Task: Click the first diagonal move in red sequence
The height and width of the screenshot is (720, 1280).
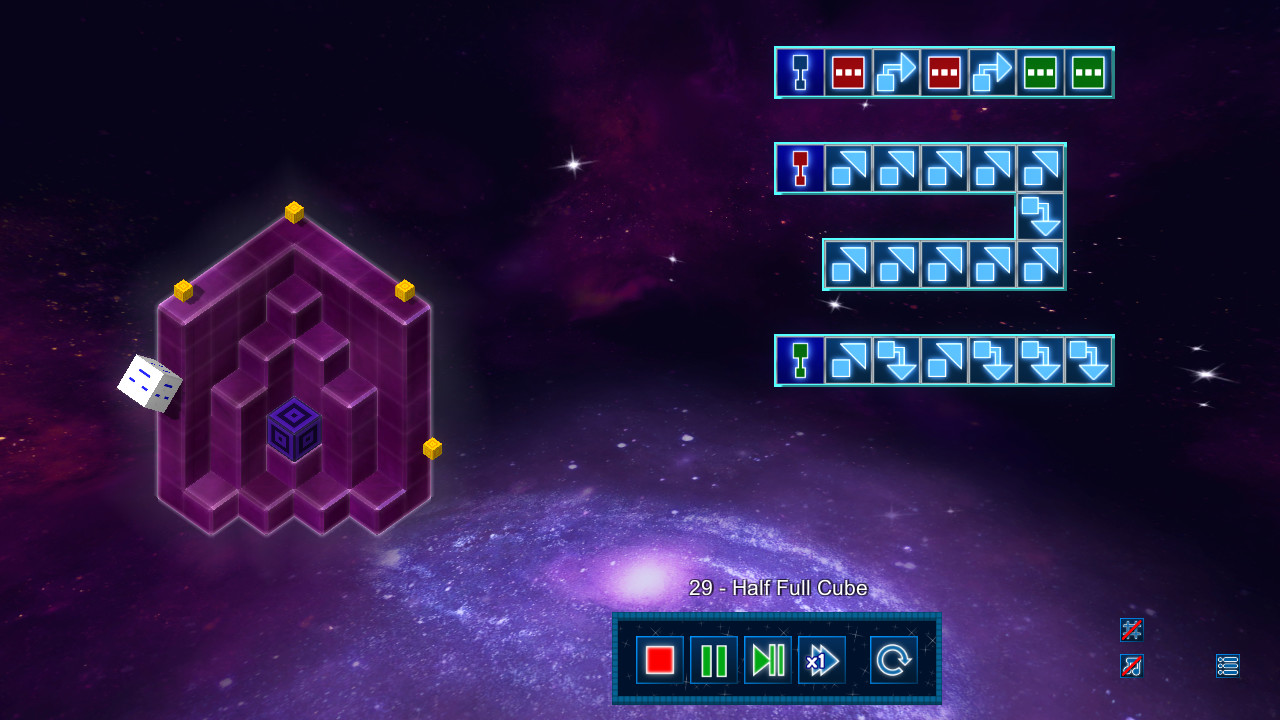Action: [846, 169]
